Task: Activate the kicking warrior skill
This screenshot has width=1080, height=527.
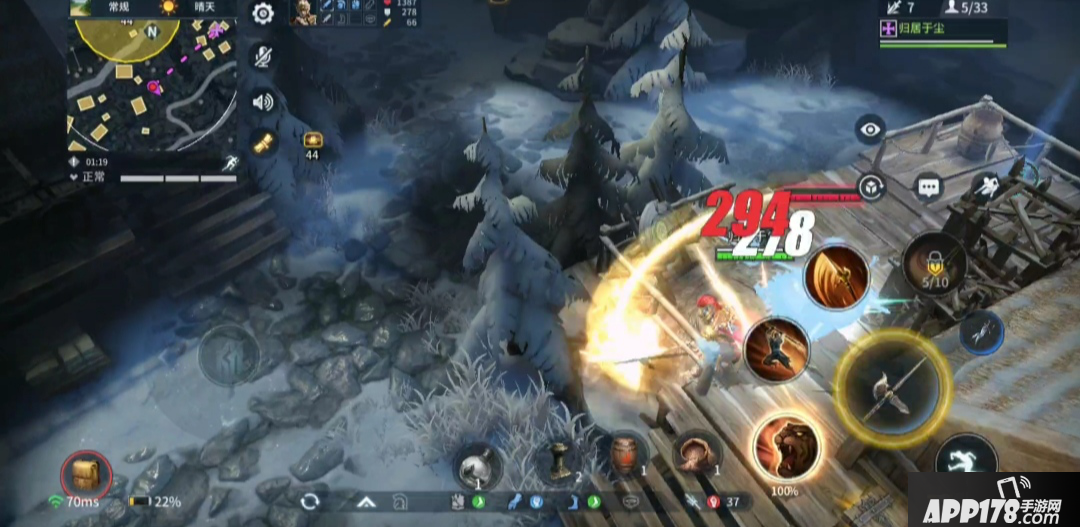Action: [776, 349]
